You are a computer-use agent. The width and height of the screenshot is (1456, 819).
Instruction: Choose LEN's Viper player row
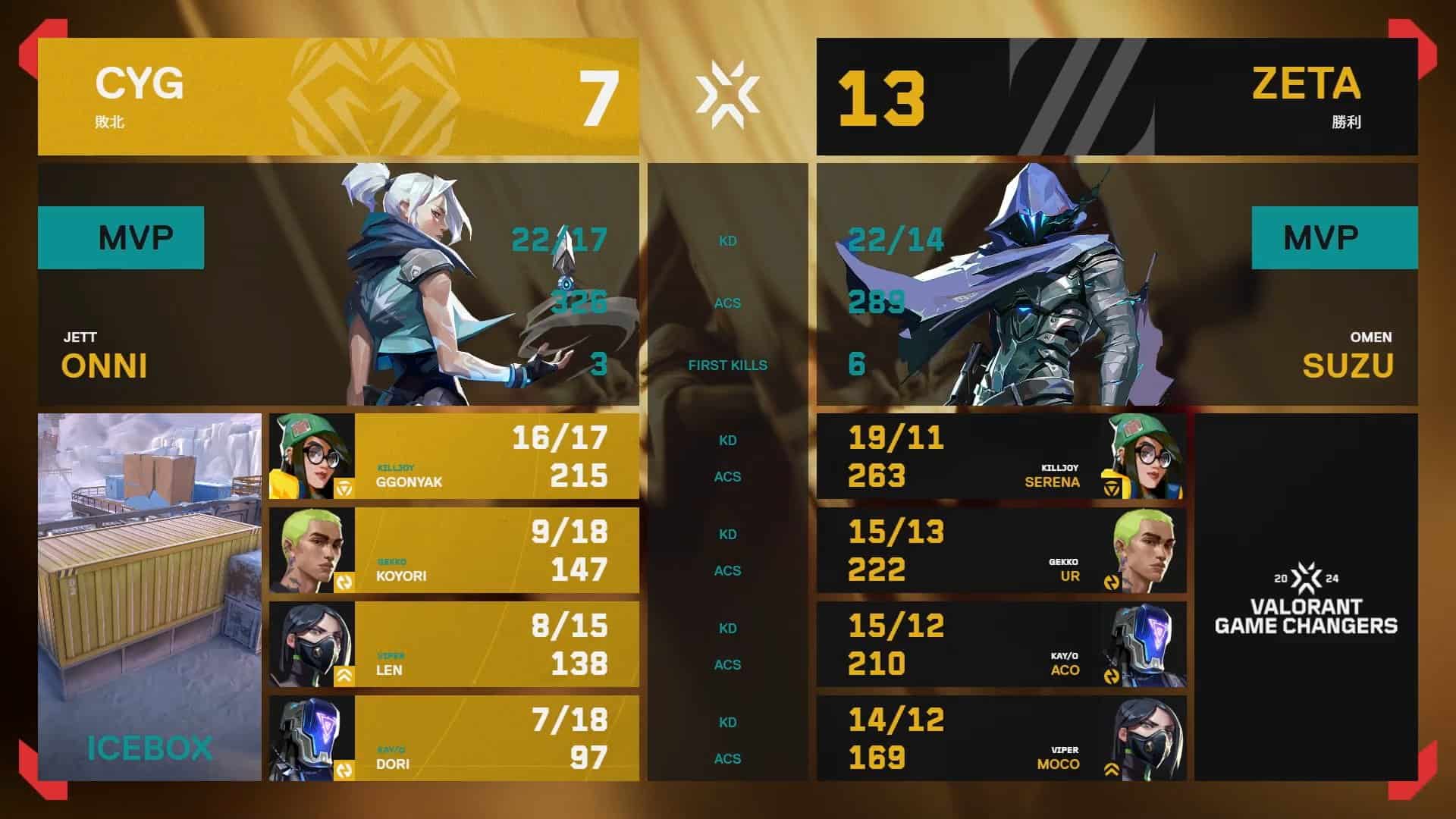pyautogui.click(x=453, y=645)
